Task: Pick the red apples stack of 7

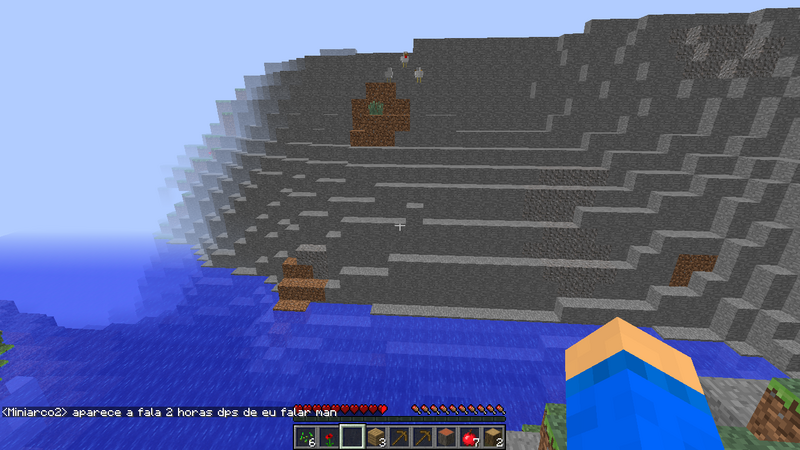Action: pos(467,437)
